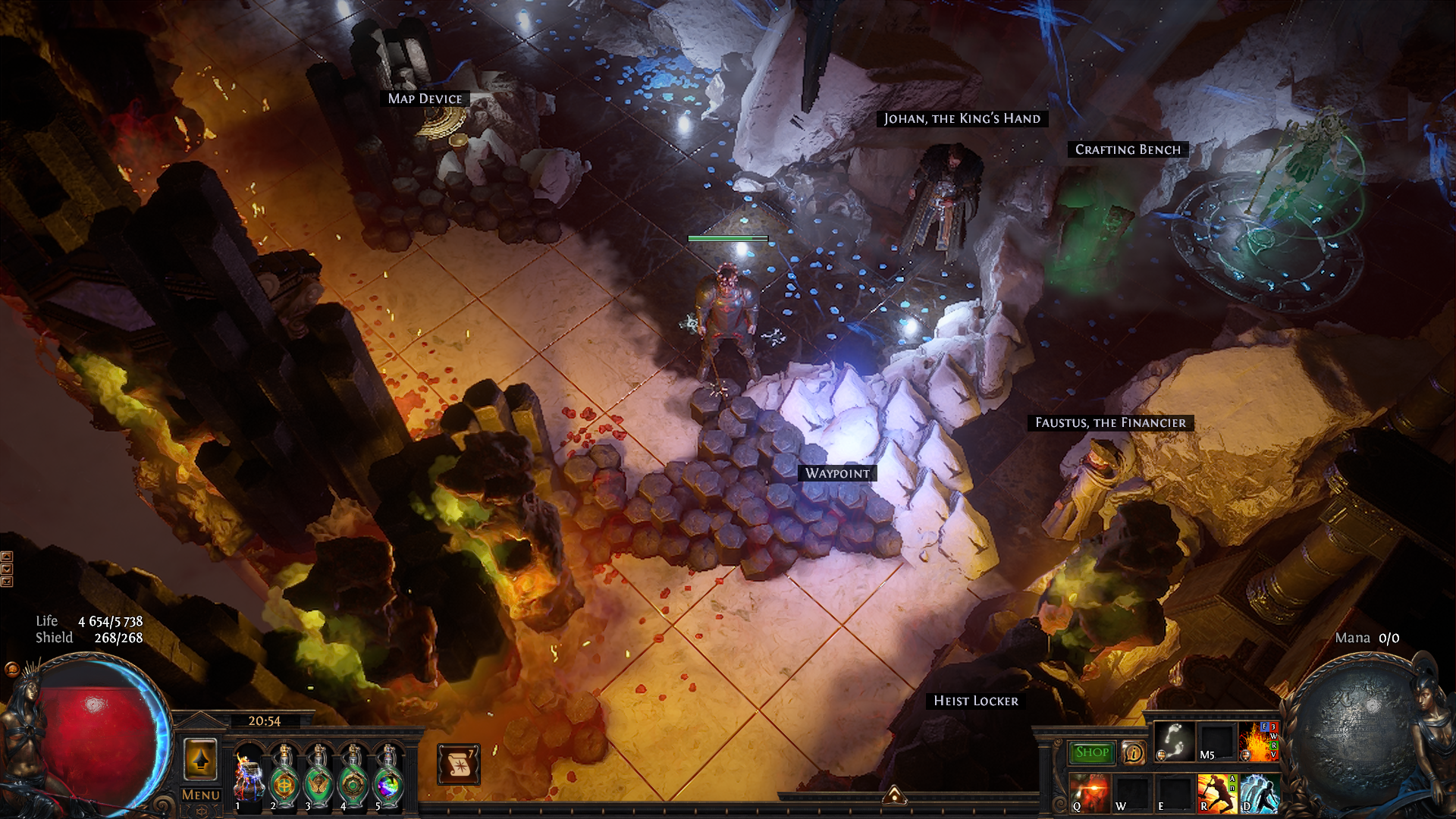Screen dimensions: 1456x819
Task: Click the Map Device label
Action: pos(425,99)
